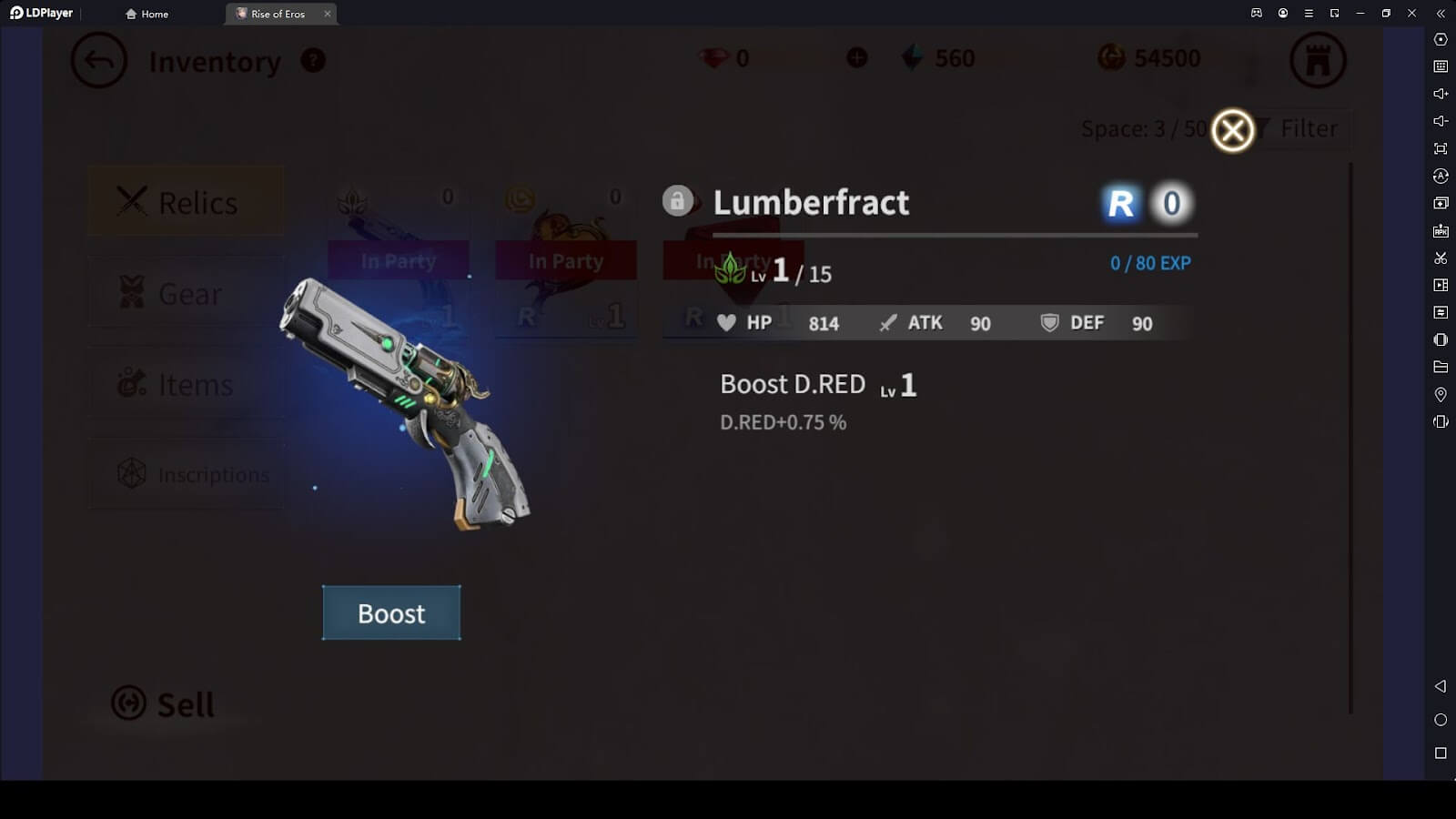Close the Rise of Eros emulator tab
This screenshot has width=1456, height=819.
pyautogui.click(x=328, y=14)
